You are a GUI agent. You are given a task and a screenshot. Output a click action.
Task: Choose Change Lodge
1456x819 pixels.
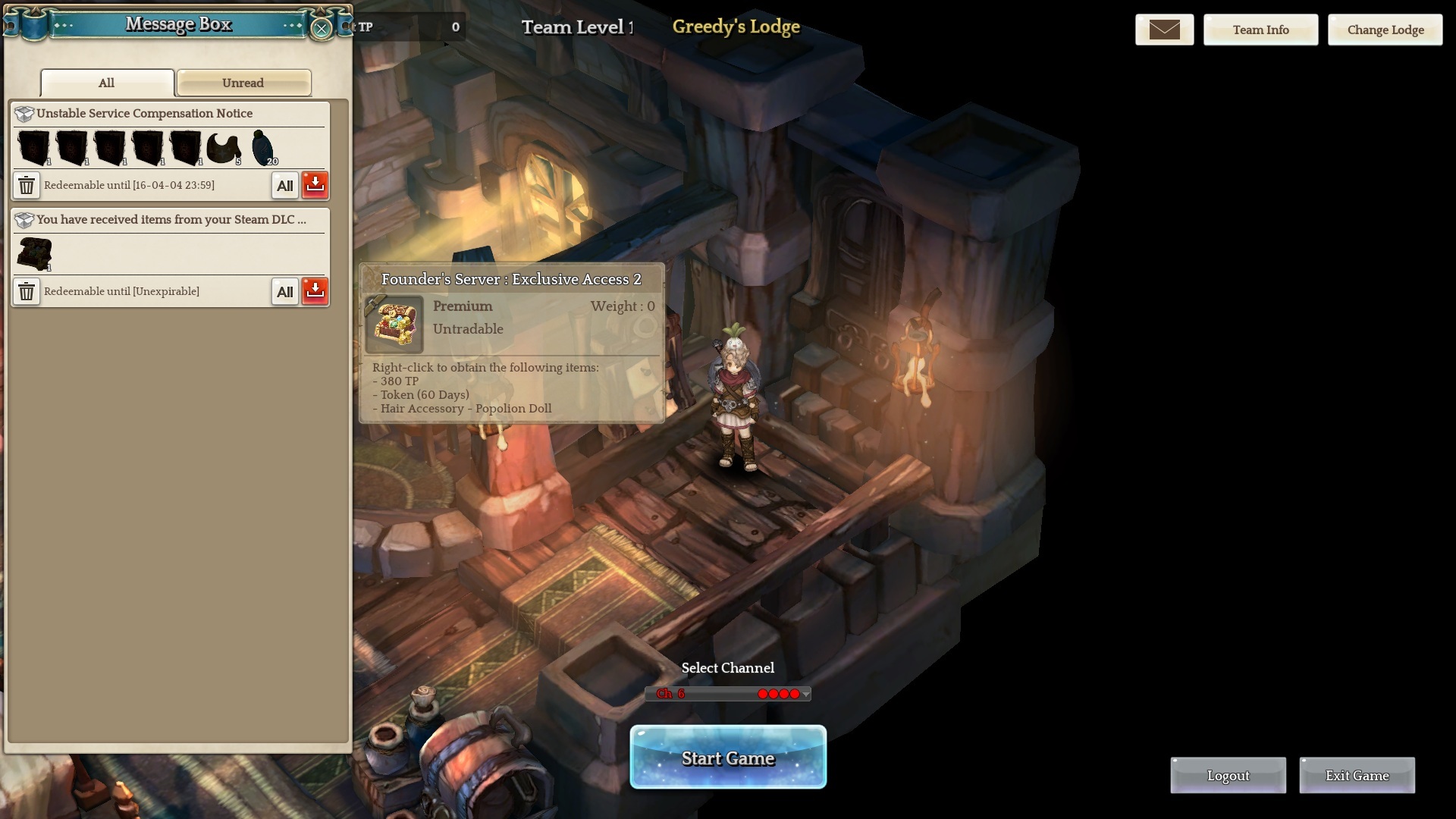tap(1385, 30)
